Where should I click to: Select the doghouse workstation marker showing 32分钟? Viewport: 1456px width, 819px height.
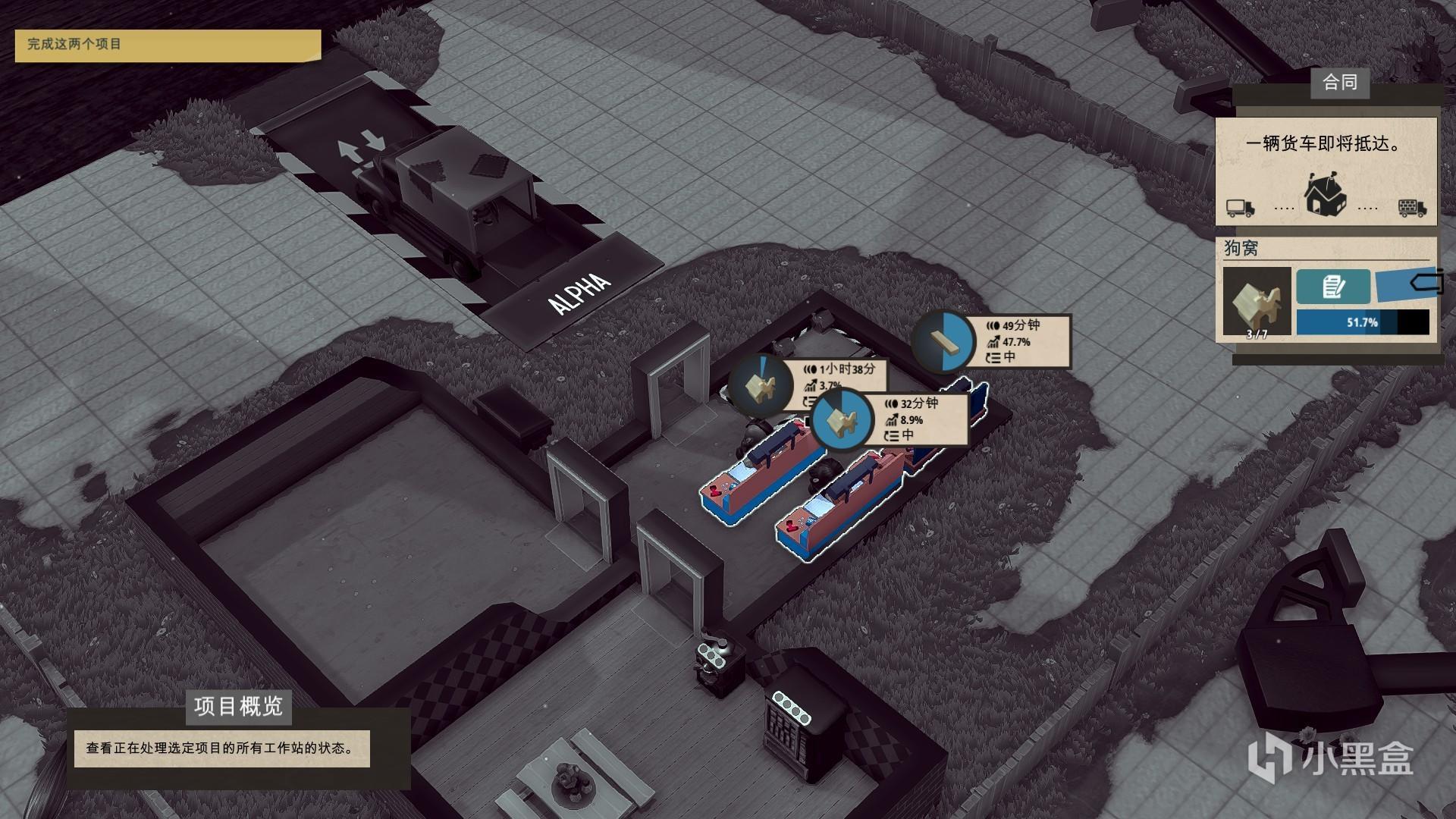point(842,419)
